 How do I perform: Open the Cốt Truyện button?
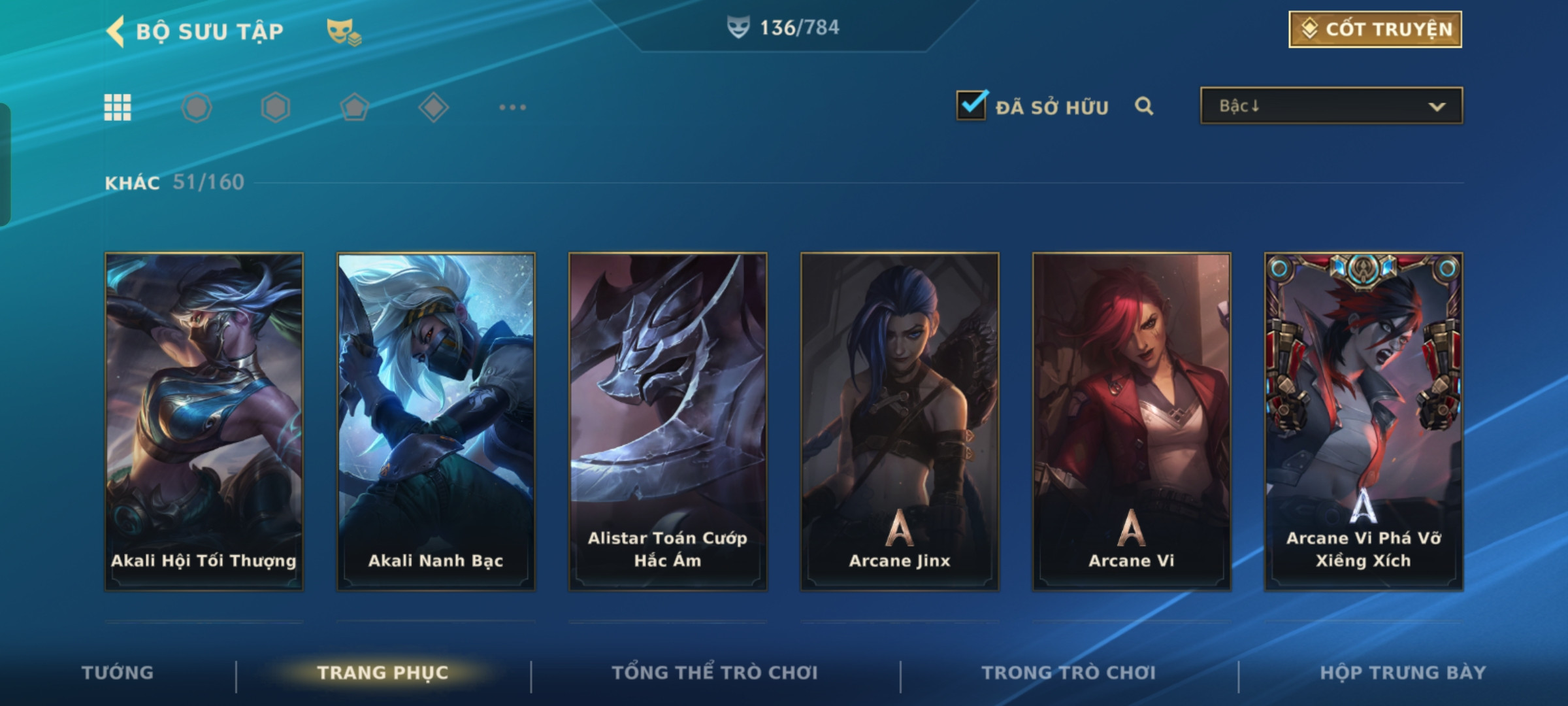(x=1375, y=29)
